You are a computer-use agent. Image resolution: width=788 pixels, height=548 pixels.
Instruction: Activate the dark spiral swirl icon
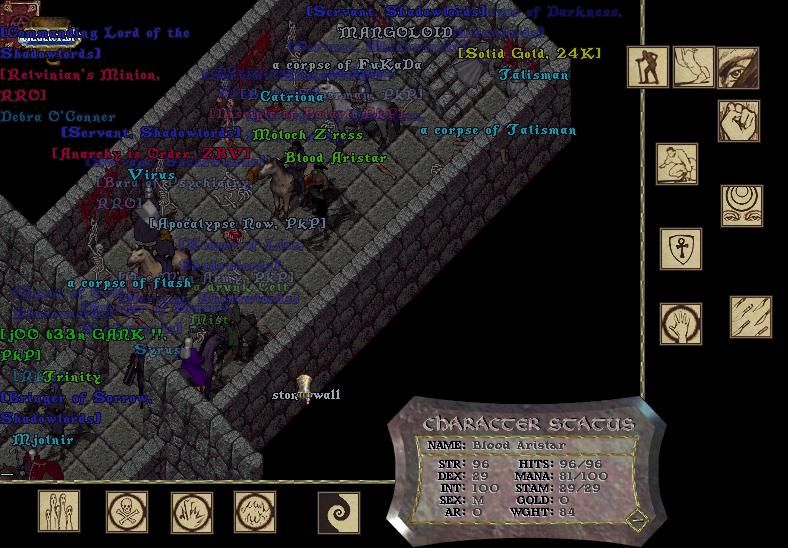(338, 512)
